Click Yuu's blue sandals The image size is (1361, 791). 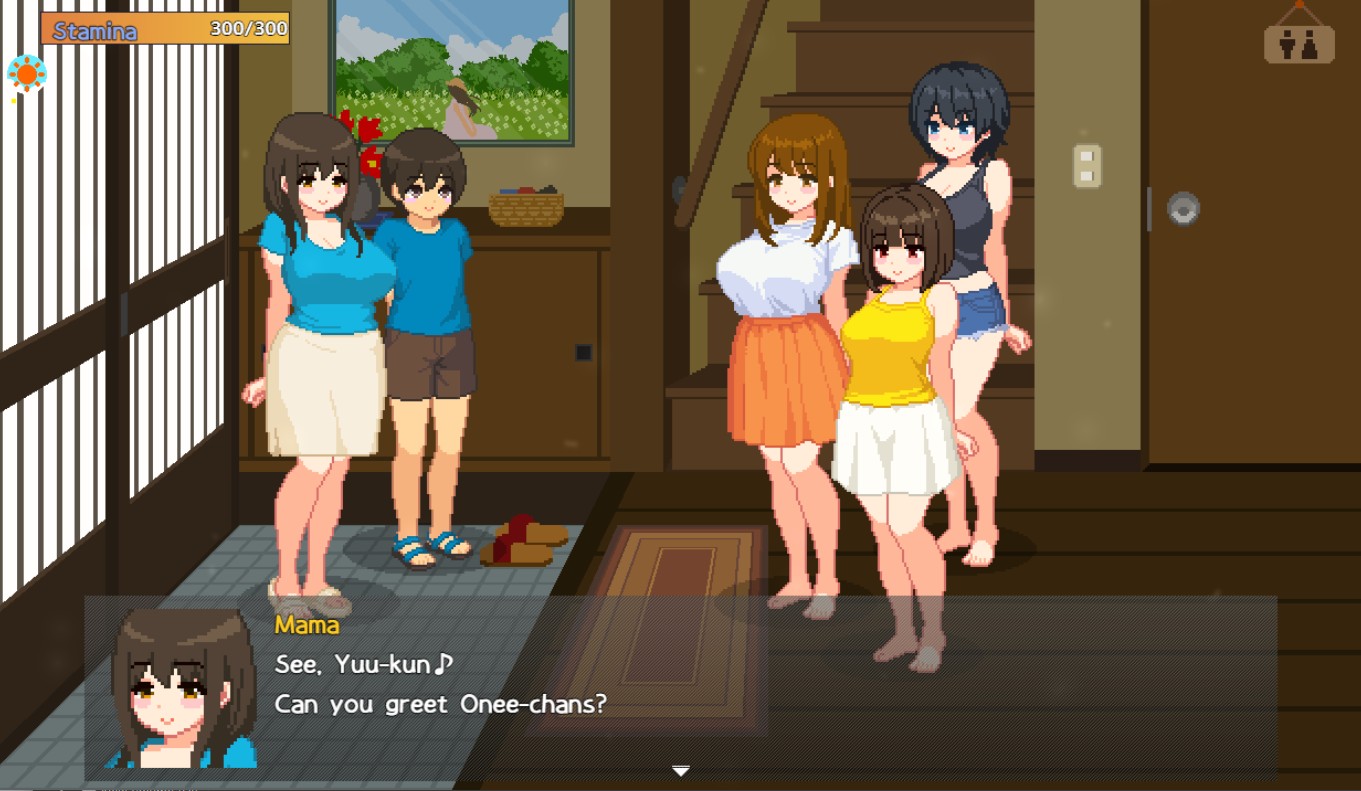click(x=428, y=549)
